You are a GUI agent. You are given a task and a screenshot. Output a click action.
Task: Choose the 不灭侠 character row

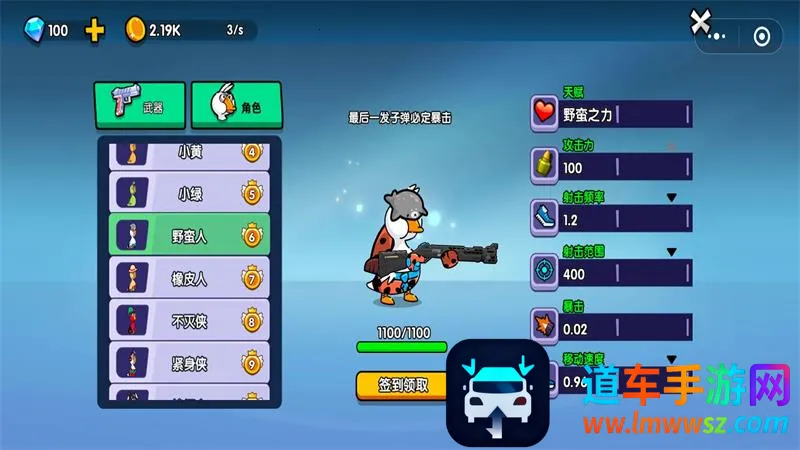pyautogui.click(x=188, y=321)
